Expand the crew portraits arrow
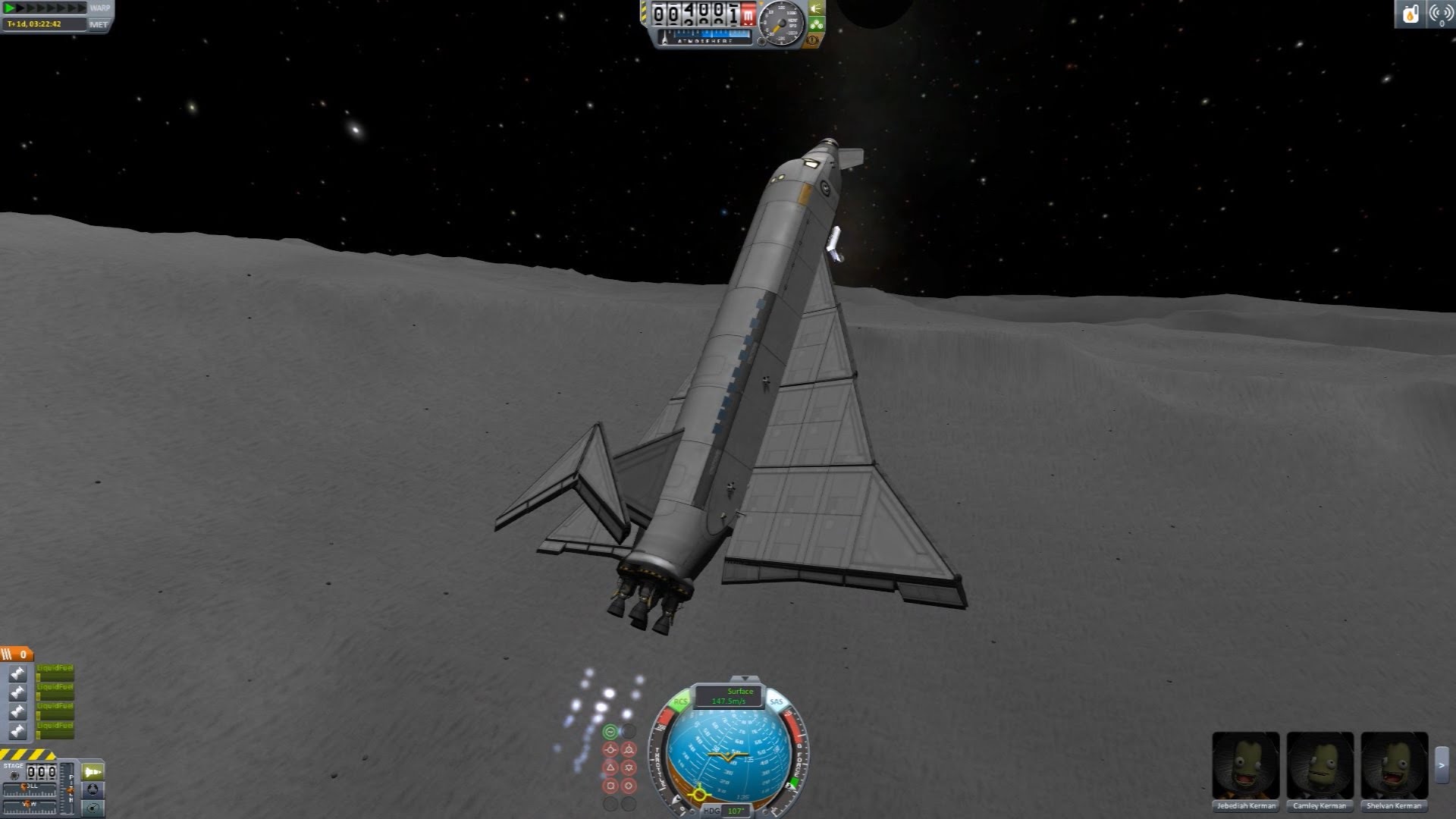The width and height of the screenshot is (1456, 819). point(1442,766)
